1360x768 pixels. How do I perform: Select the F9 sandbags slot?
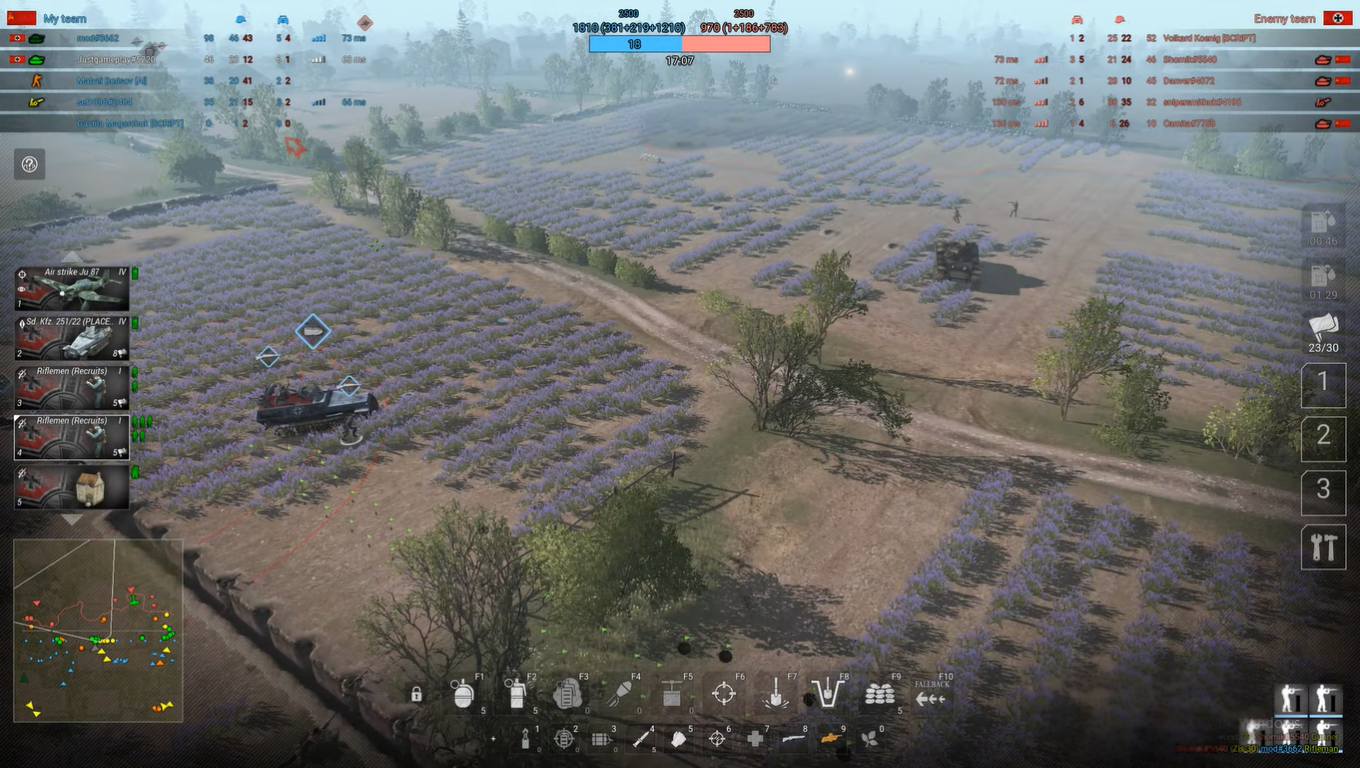point(880,694)
